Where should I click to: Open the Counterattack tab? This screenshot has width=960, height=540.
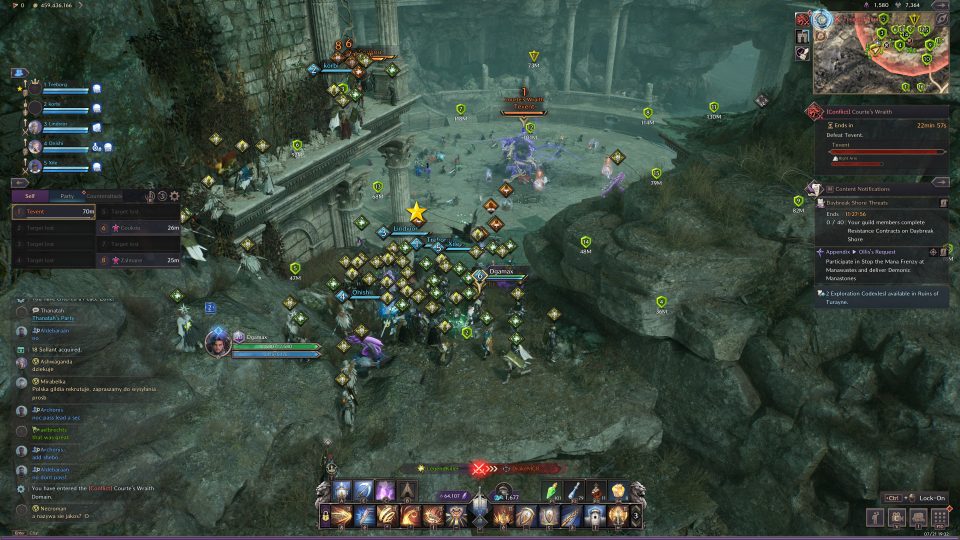pos(104,196)
